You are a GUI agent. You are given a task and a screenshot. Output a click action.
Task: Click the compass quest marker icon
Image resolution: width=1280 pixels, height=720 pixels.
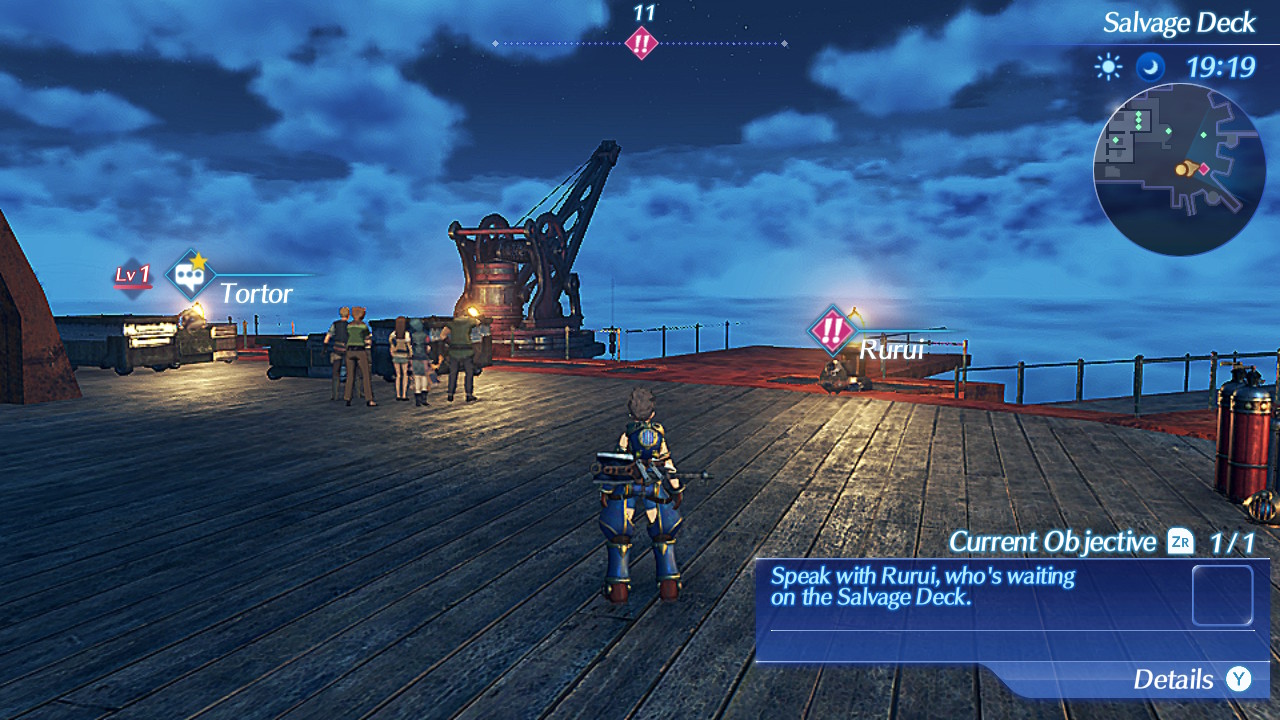pyautogui.click(x=641, y=43)
